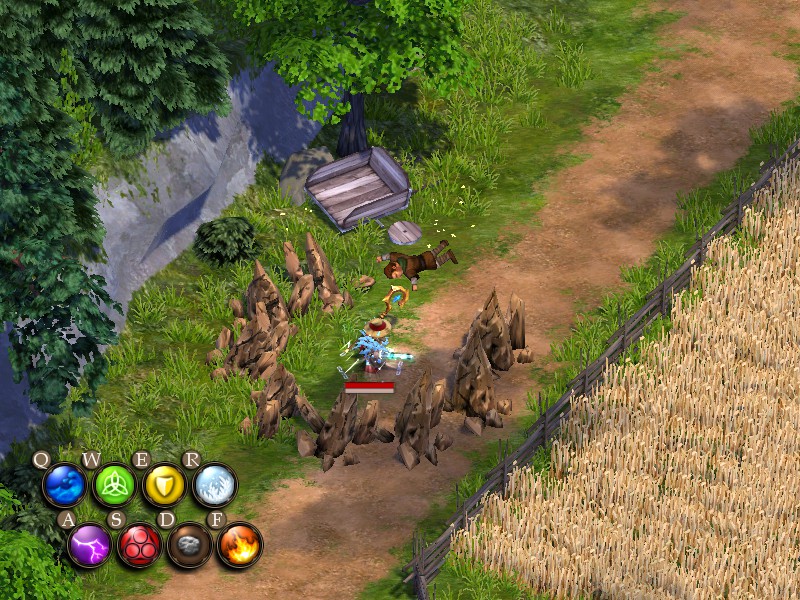Select the blue water element orb
The height and width of the screenshot is (600, 800).
[x=64, y=486]
